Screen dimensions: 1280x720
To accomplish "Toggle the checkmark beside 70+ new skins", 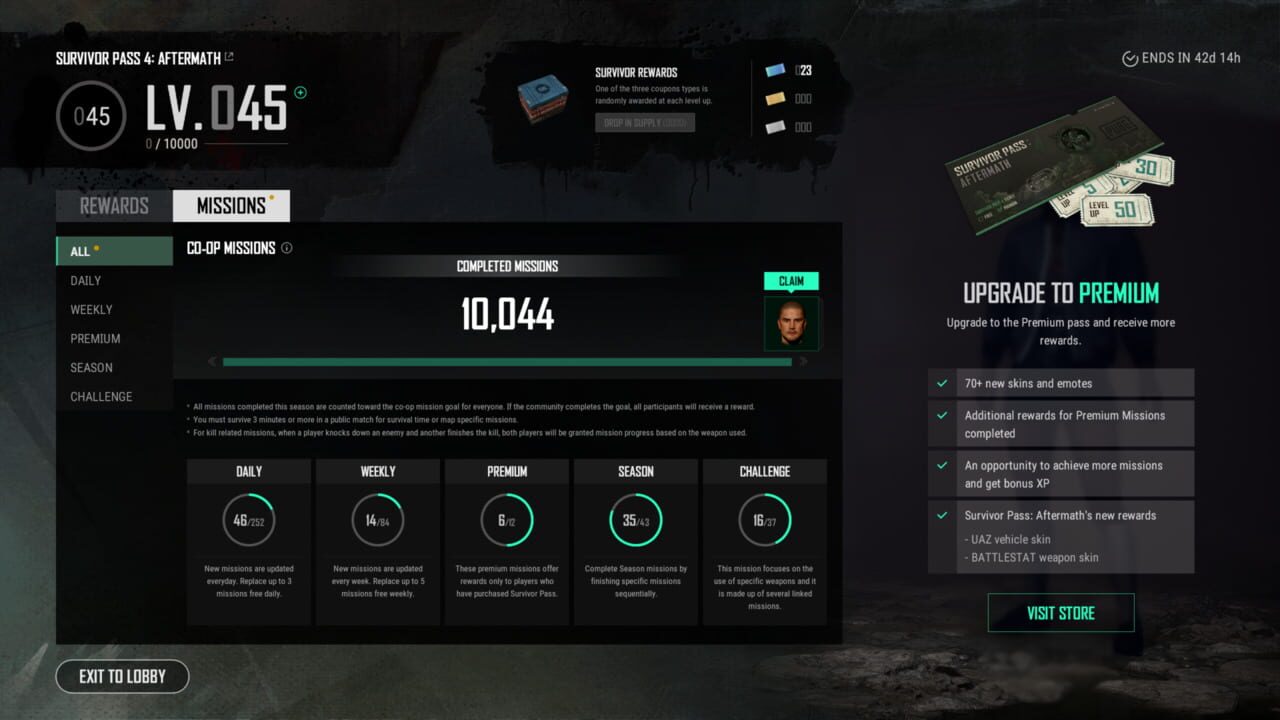I will click(x=942, y=382).
